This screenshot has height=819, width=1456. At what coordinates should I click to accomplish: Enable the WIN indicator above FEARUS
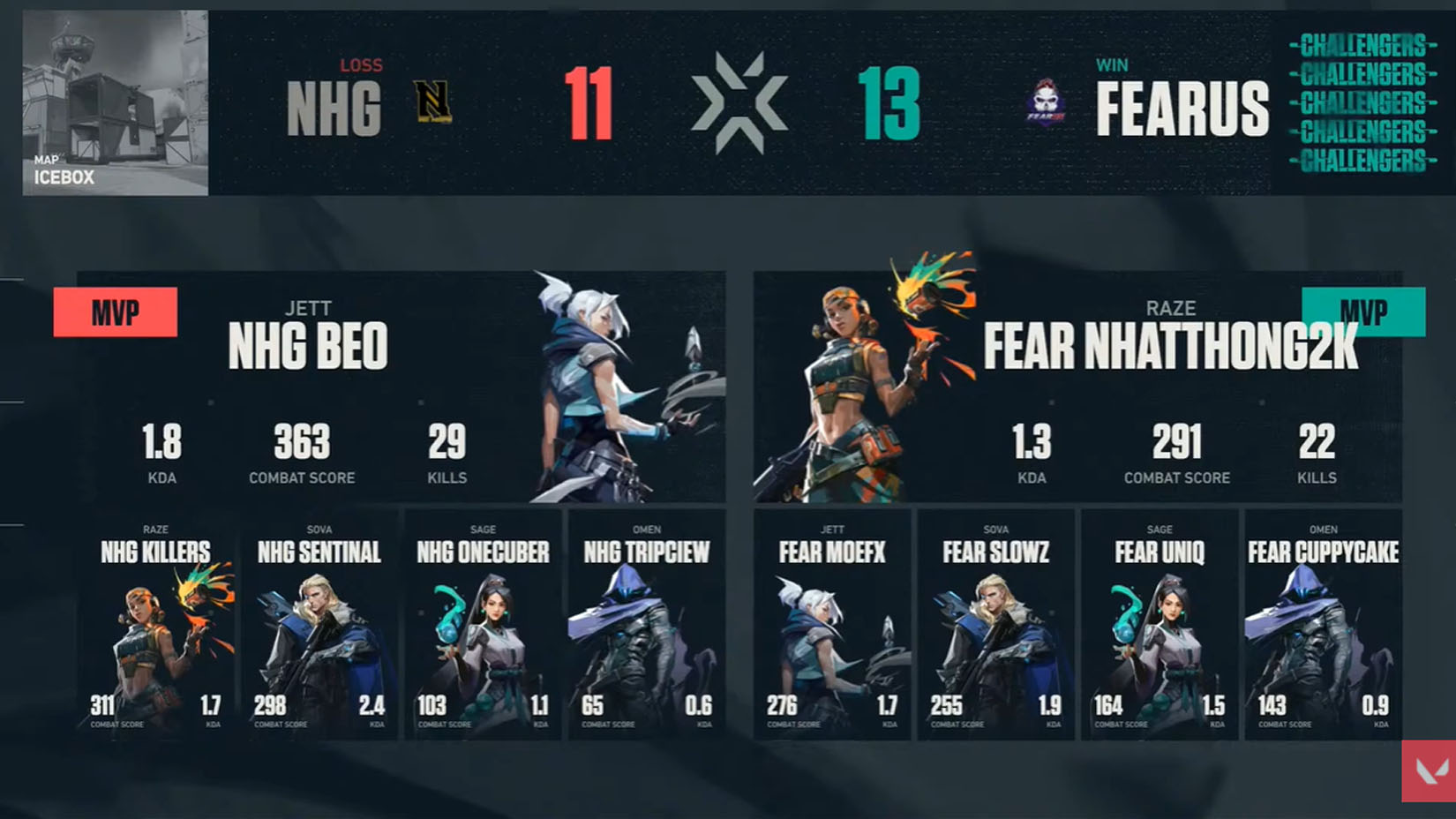pyautogui.click(x=1114, y=64)
